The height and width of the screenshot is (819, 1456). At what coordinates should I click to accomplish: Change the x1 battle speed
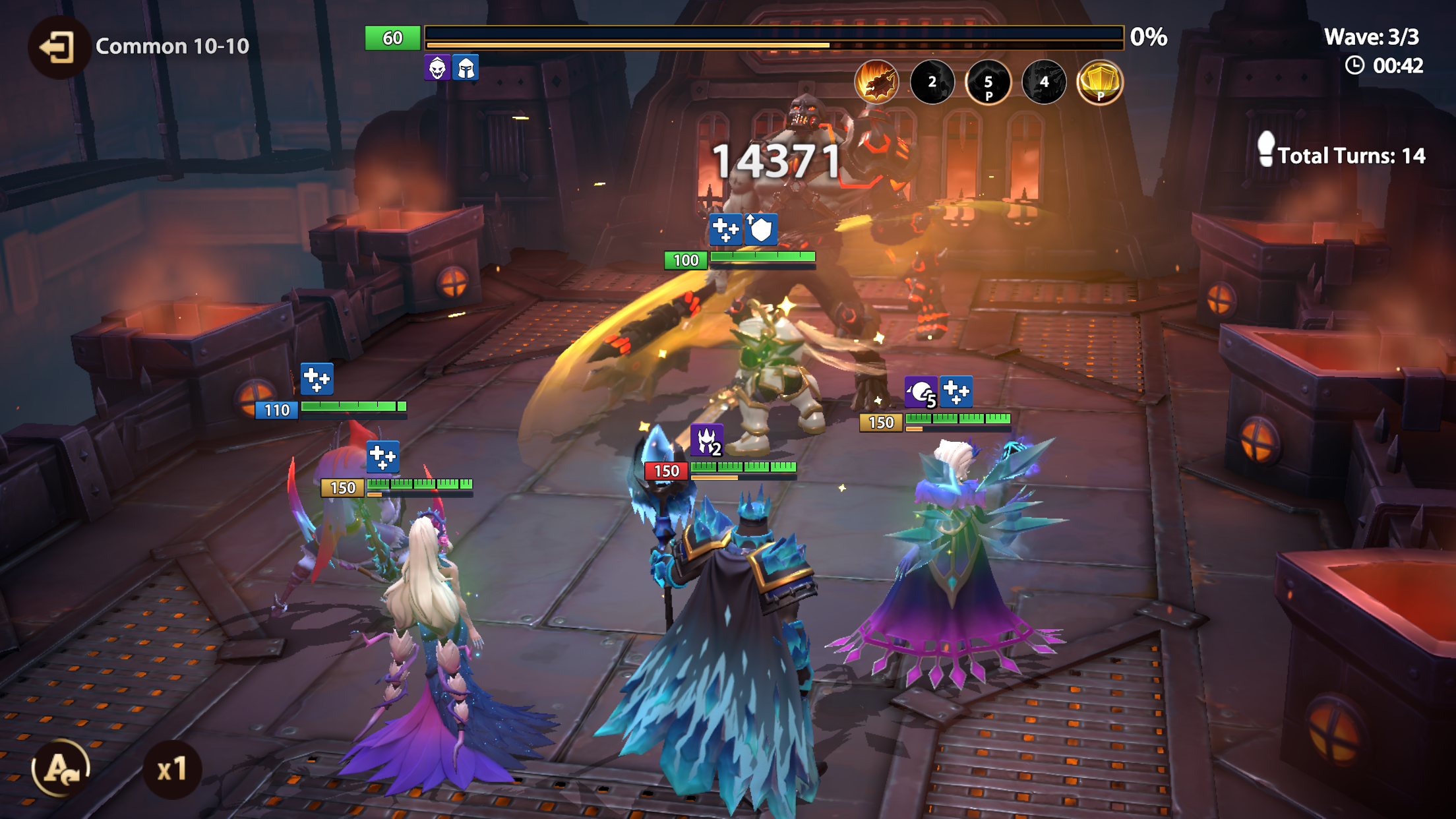(x=172, y=770)
